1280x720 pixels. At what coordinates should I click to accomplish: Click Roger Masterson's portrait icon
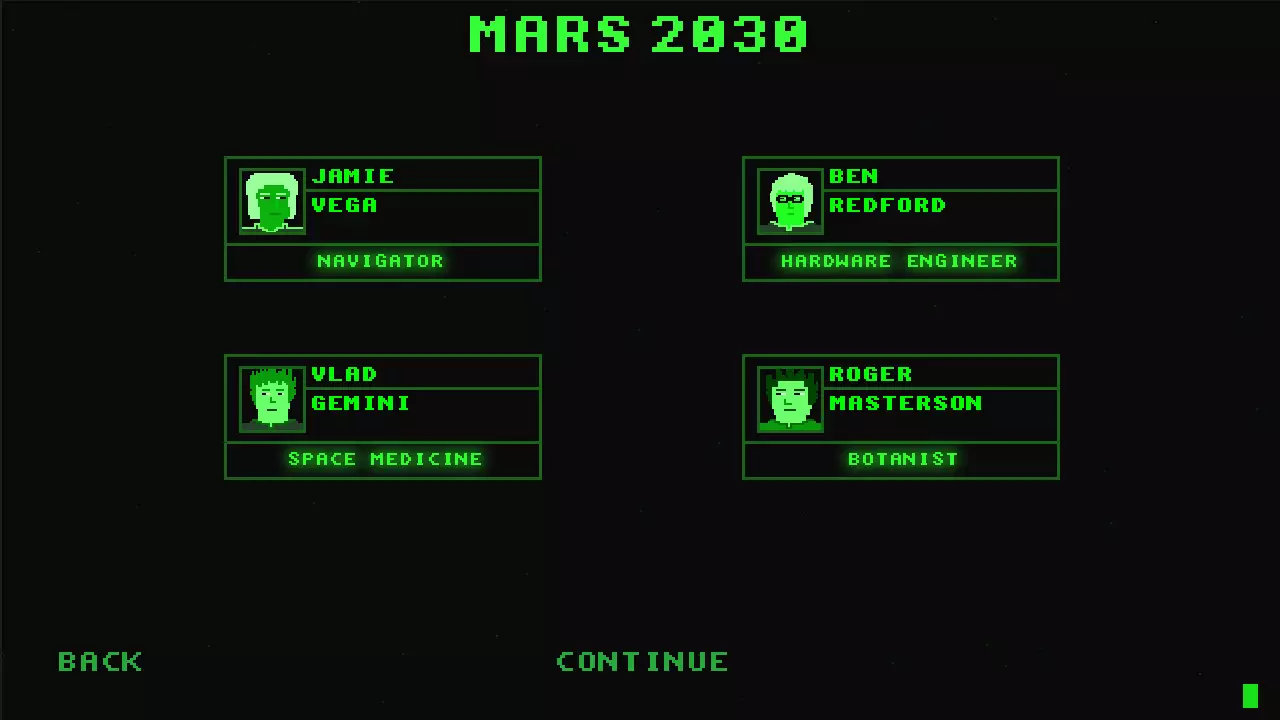click(x=790, y=398)
